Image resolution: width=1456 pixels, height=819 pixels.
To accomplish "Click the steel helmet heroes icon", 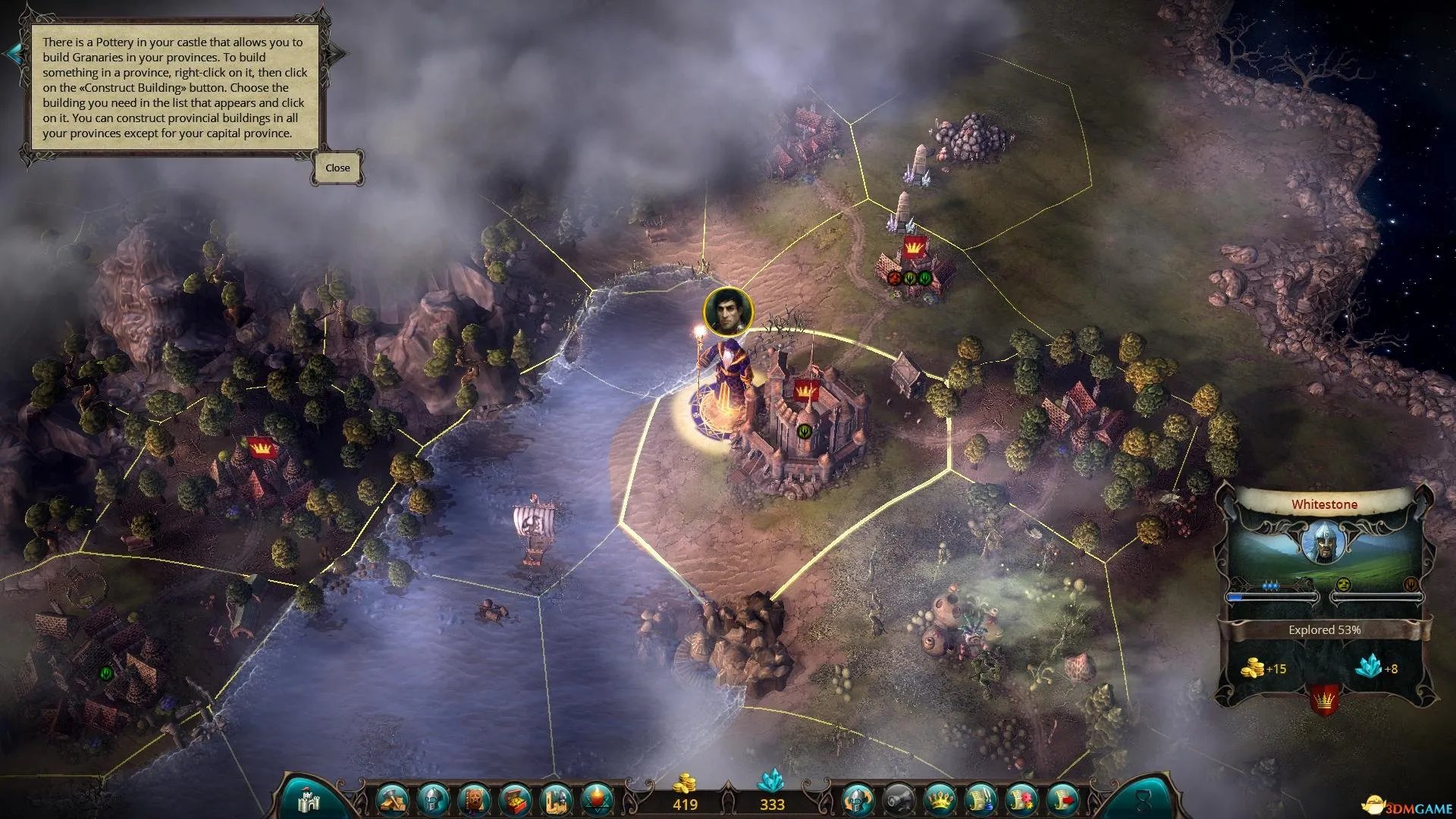I will coord(433,799).
